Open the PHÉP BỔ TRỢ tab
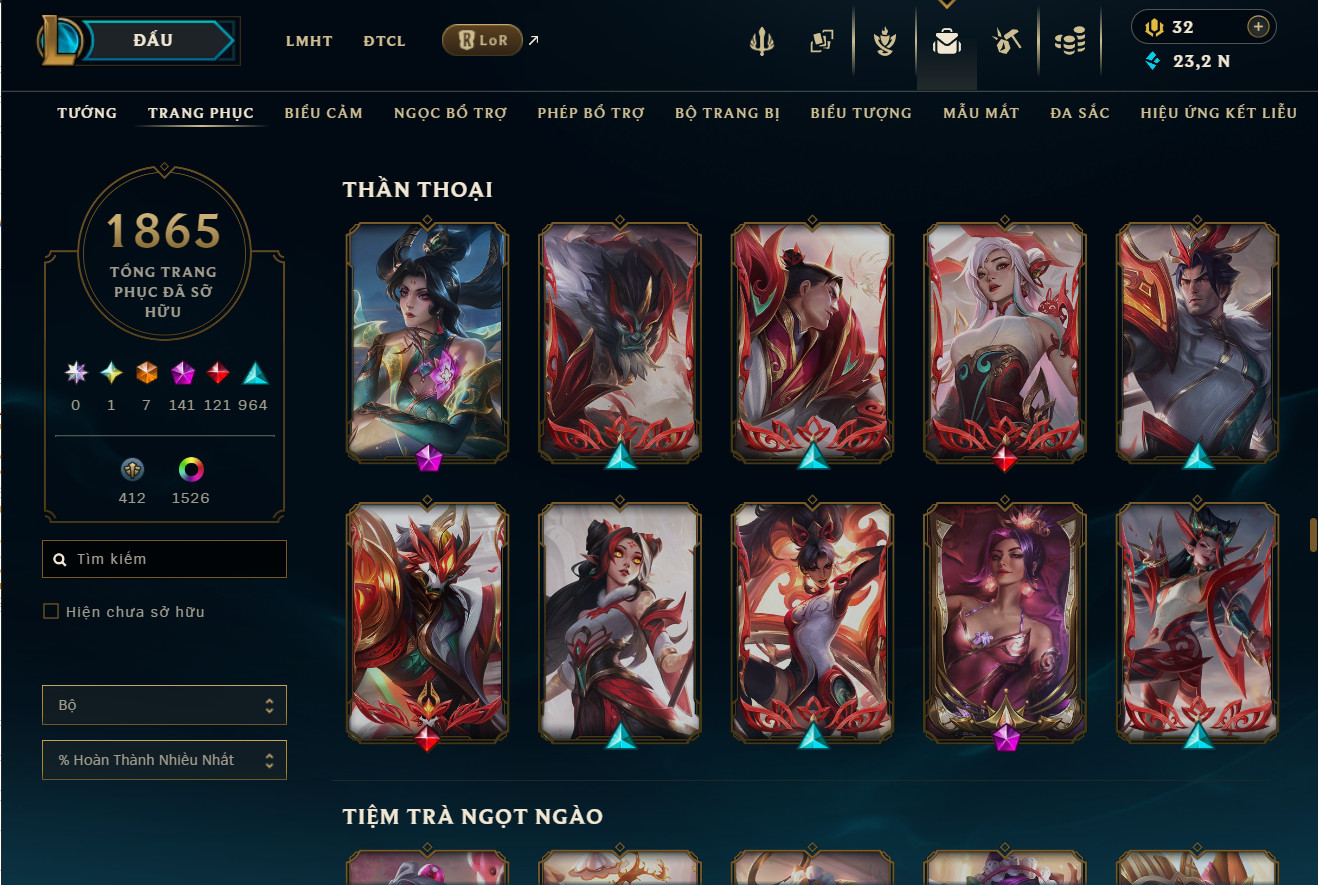The height and width of the screenshot is (885, 1318). point(590,113)
